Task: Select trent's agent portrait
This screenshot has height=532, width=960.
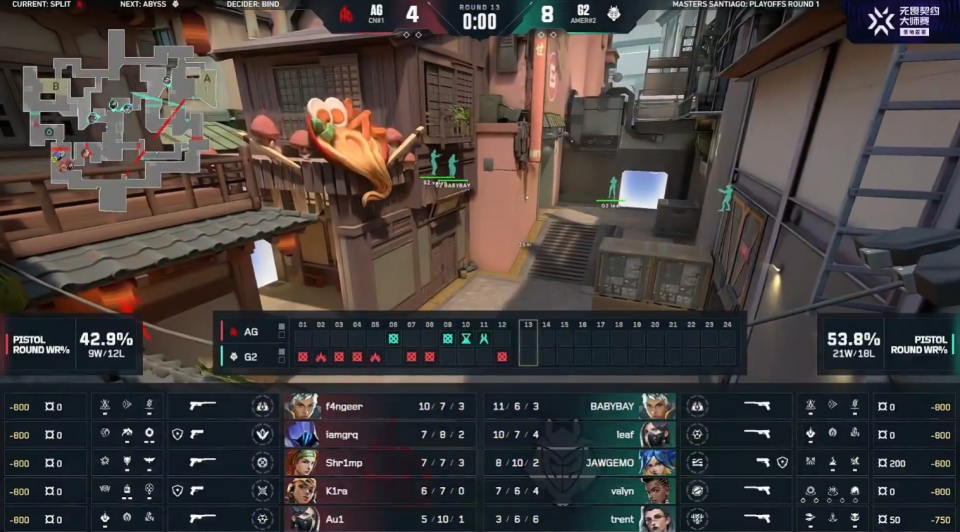Action: coord(658,519)
